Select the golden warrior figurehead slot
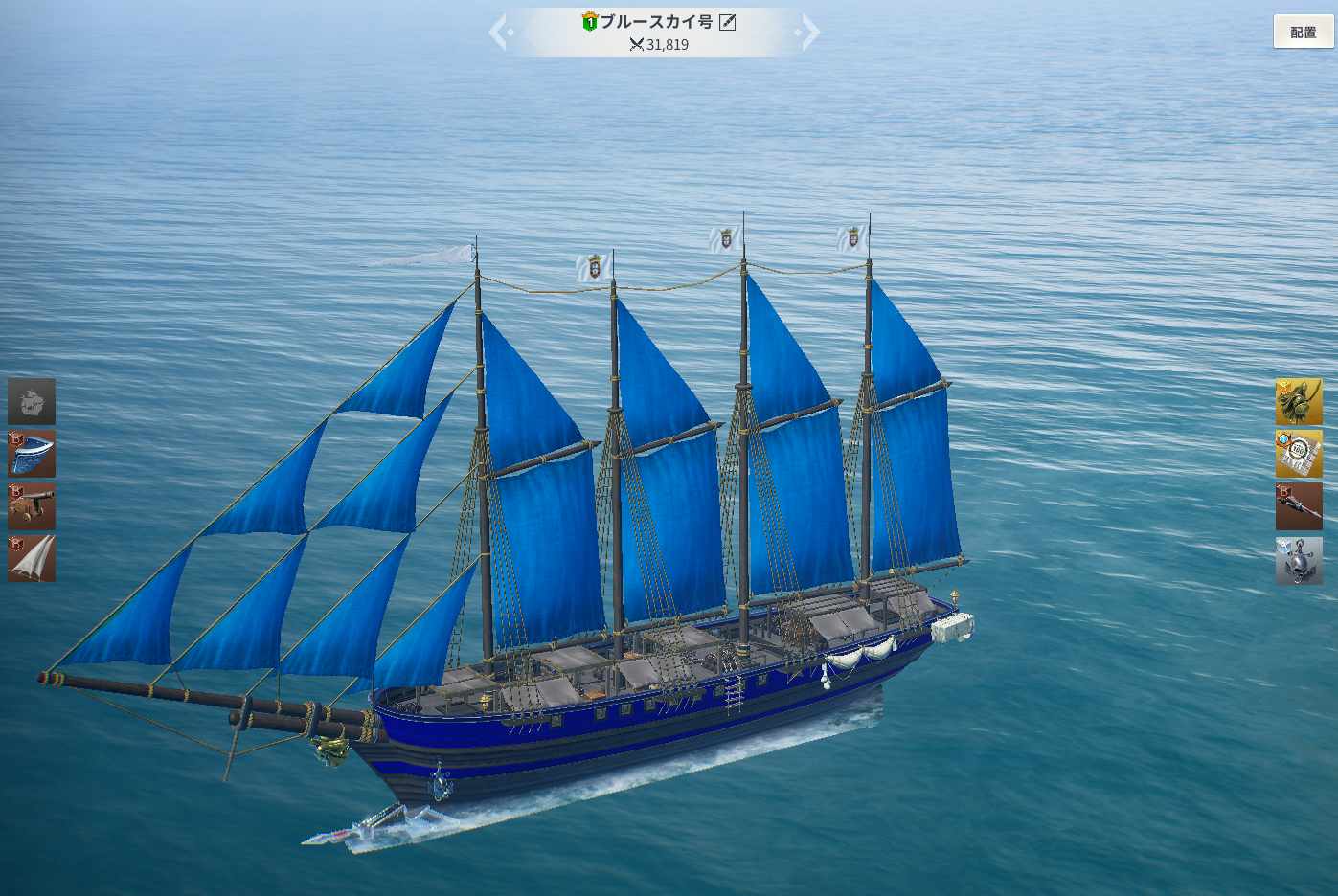 pos(1298,401)
